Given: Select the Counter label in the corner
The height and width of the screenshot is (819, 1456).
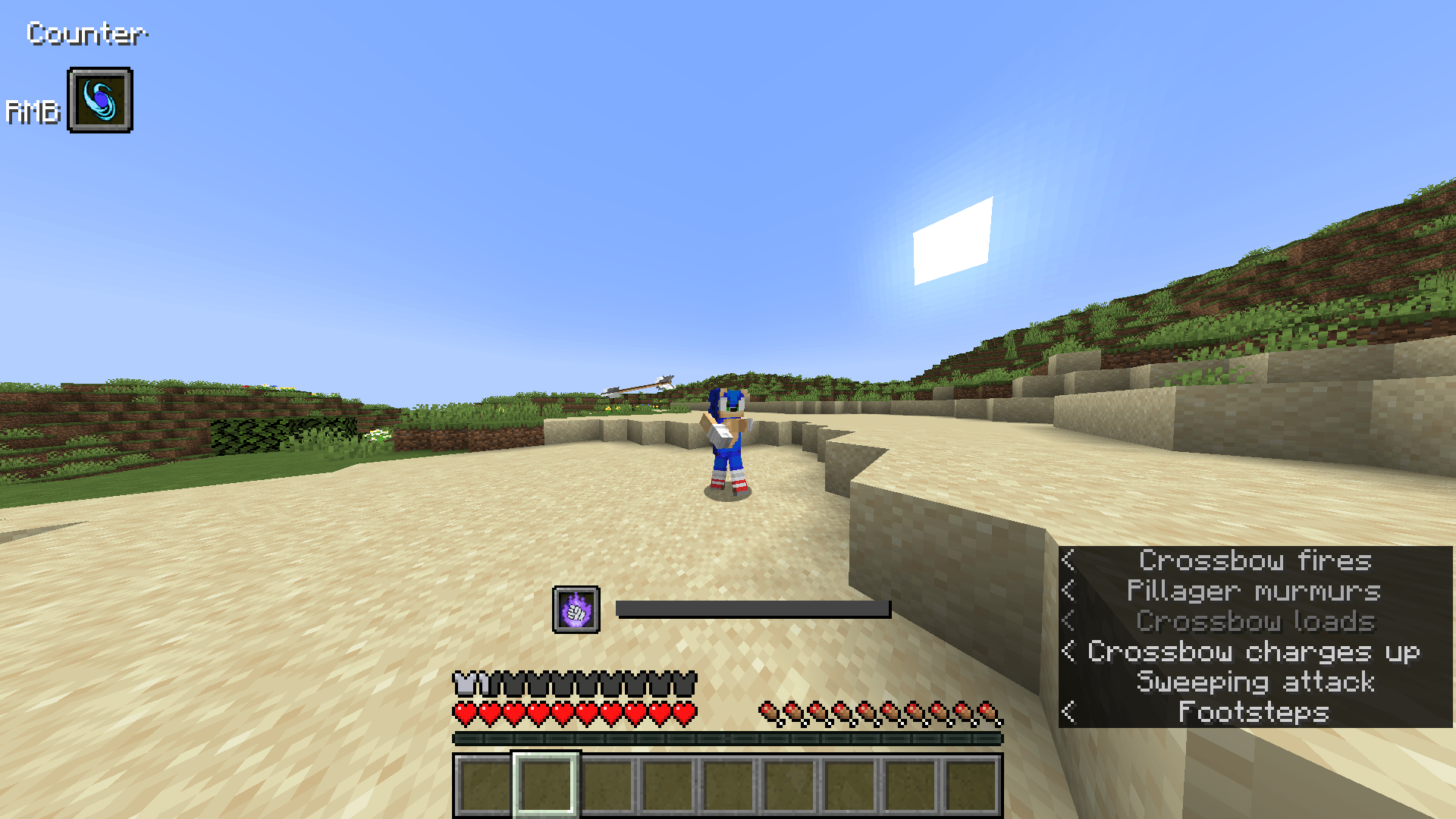Looking at the screenshot, I should 87,33.
